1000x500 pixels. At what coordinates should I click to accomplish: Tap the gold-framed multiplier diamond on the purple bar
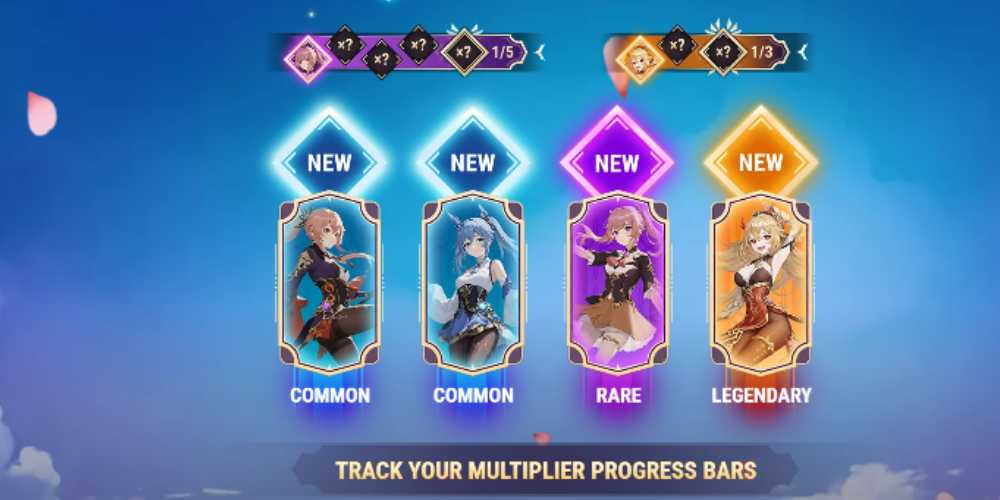[x=464, y=51]
